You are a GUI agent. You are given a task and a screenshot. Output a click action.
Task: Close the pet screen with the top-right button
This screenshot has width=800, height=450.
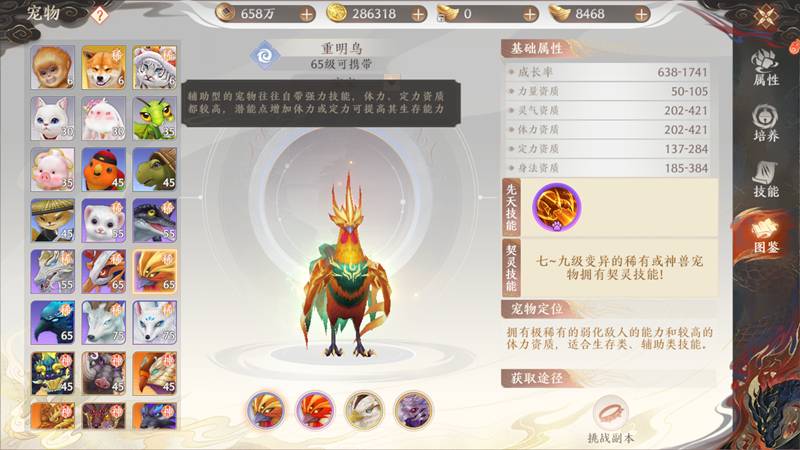(x=766, y=17)
